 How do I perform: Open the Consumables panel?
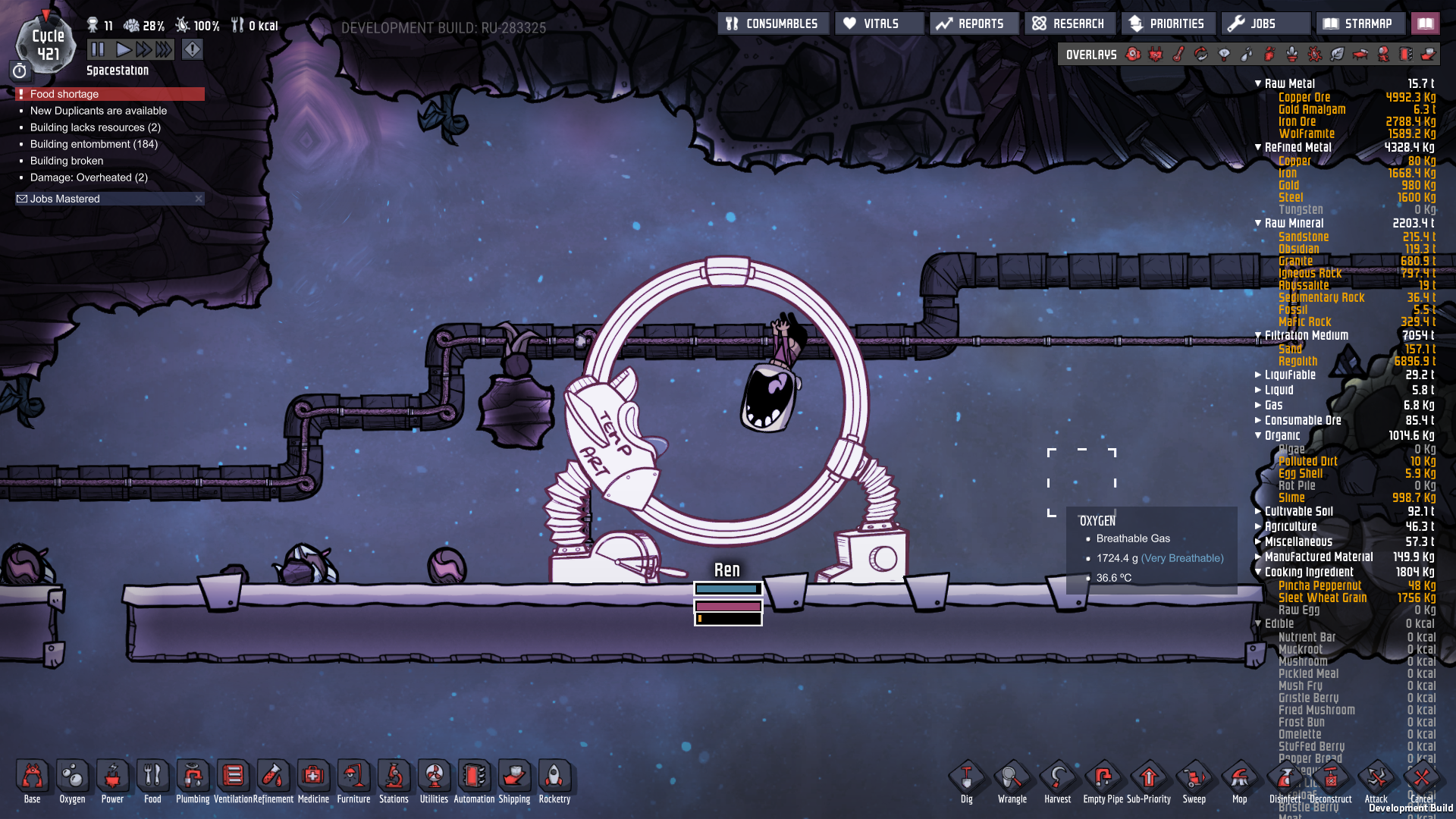773,24
